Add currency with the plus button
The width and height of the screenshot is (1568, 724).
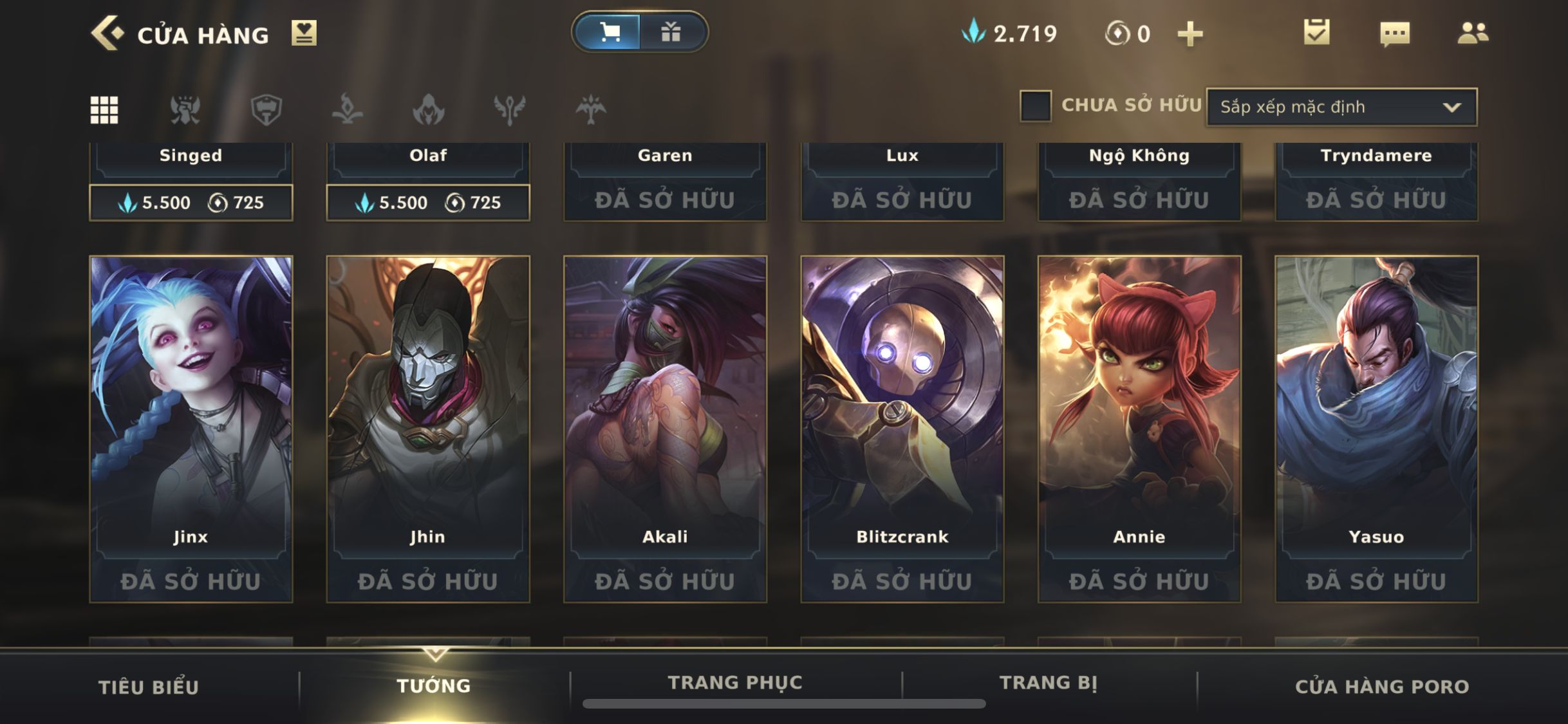point(1190,33)
